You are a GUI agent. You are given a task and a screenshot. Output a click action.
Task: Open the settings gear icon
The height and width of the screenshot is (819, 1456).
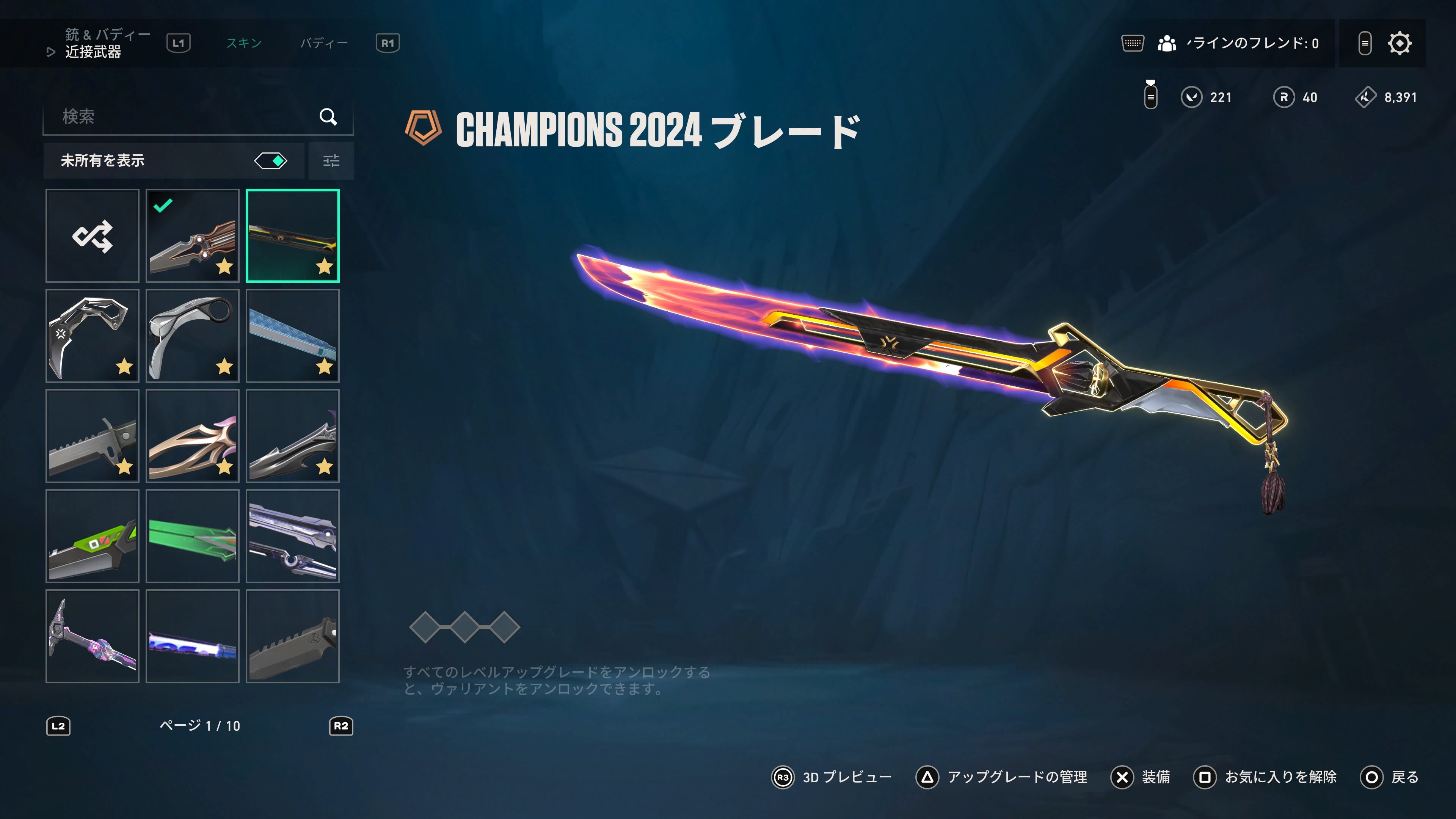tap(1399, 44)
